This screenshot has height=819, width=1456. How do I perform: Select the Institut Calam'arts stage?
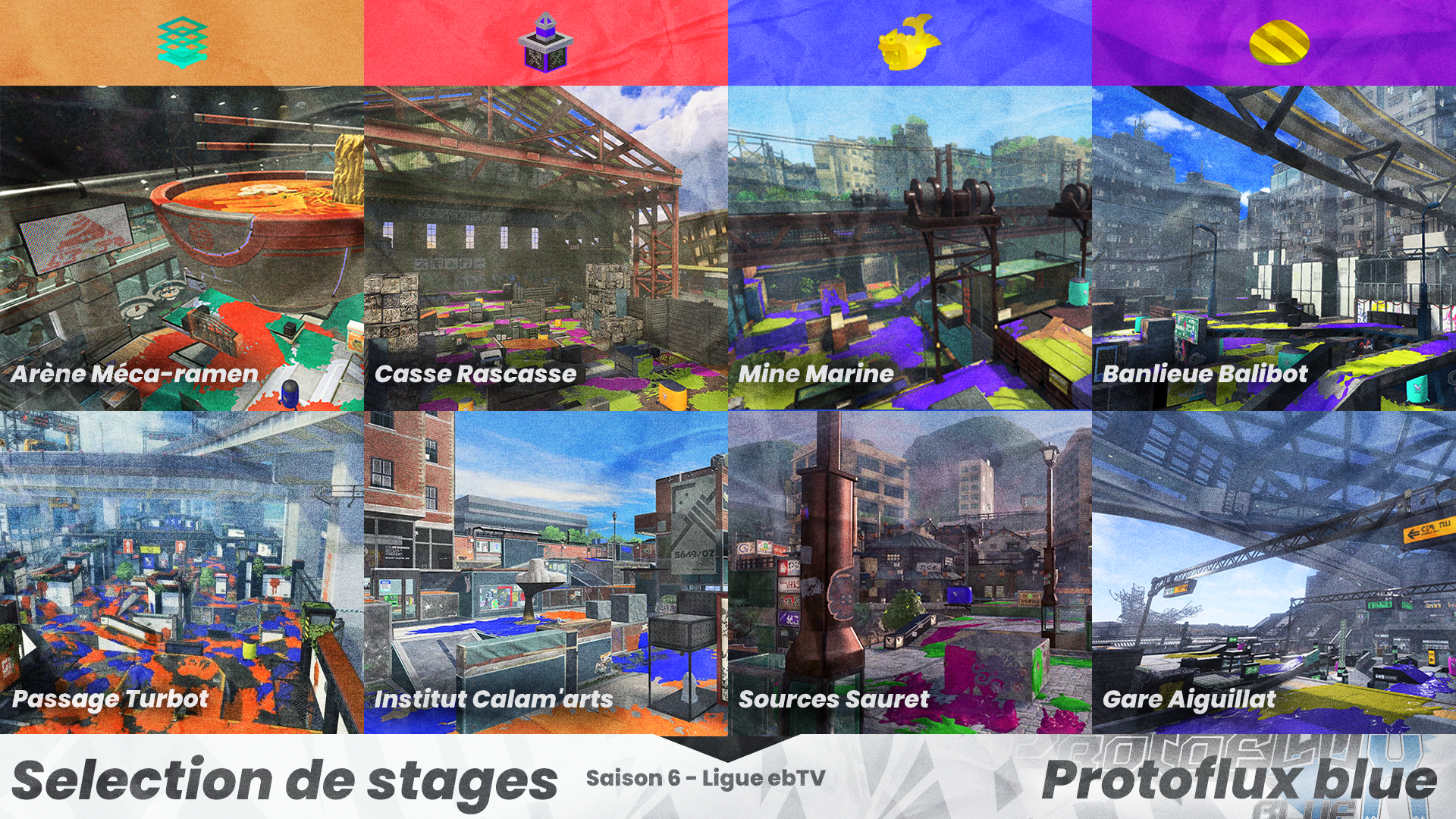[546, 573]
